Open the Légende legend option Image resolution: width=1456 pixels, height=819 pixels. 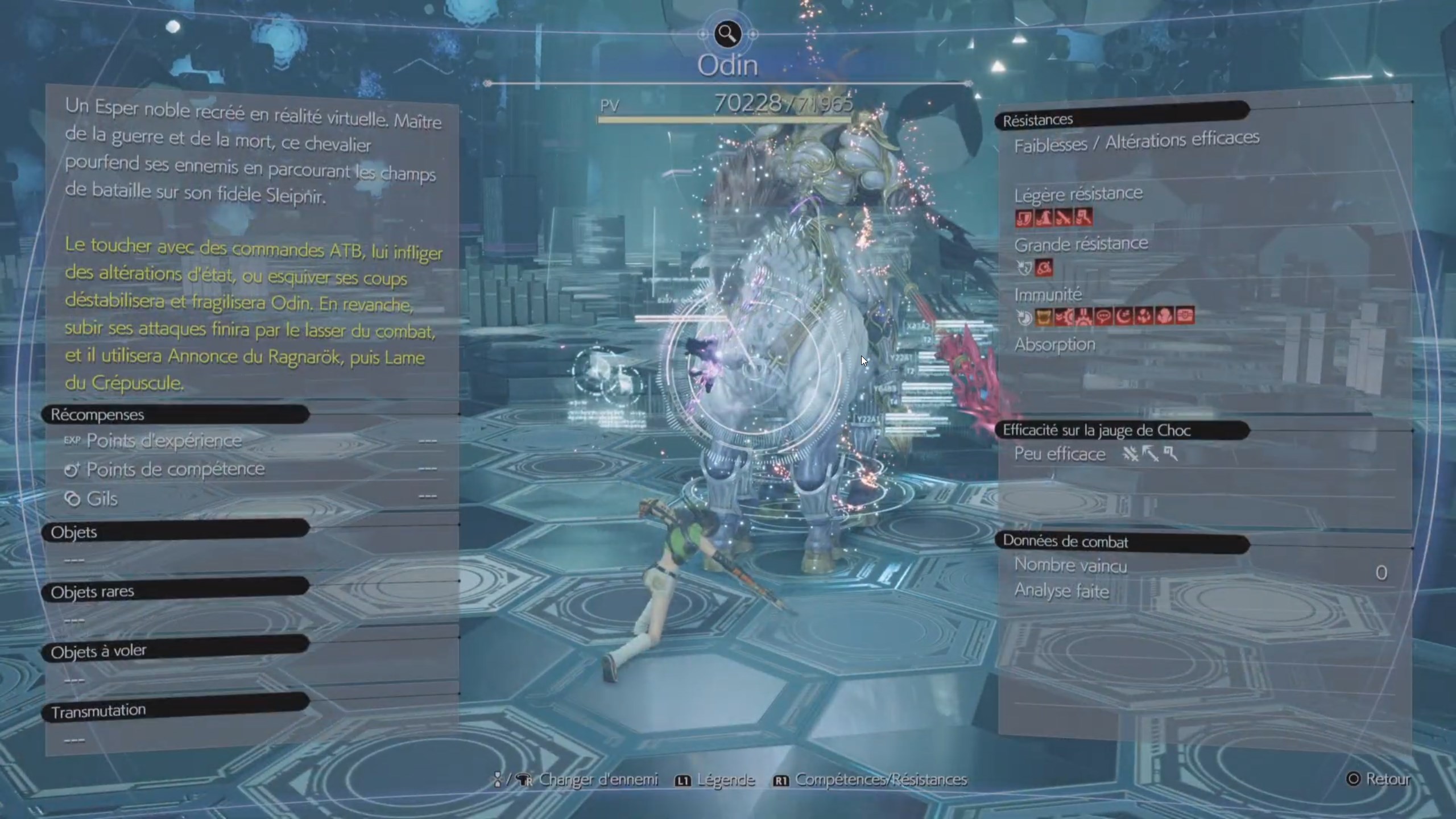(715, 780)
